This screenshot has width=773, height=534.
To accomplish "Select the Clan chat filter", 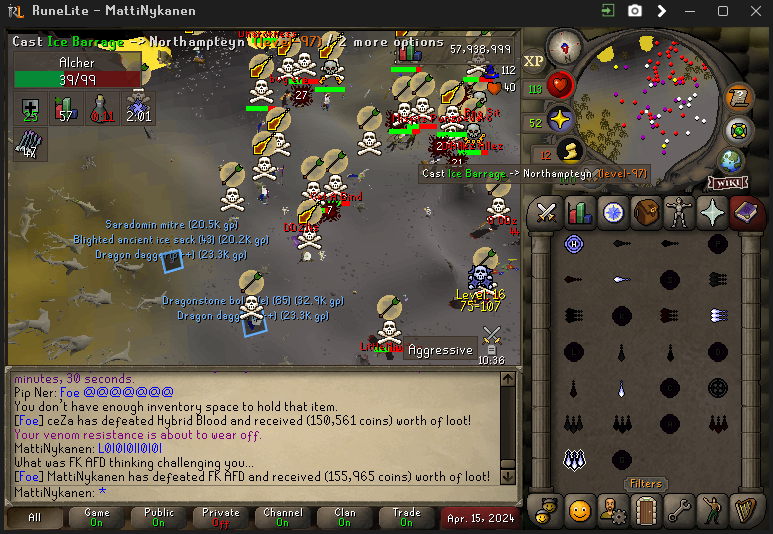I will (345, 517).
